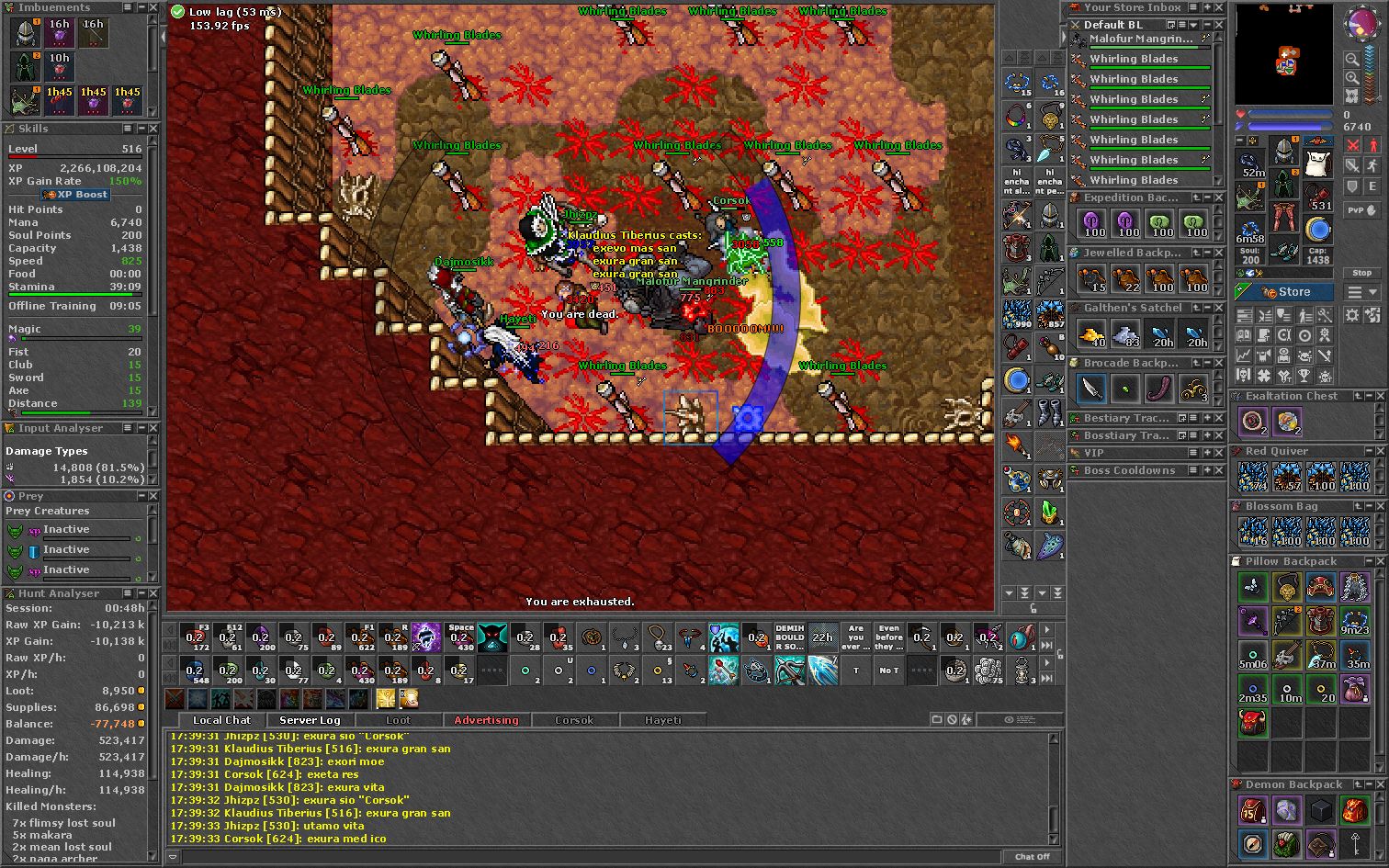
Task: Click the Chat Off toggle button
Action: pos(1032,856)
